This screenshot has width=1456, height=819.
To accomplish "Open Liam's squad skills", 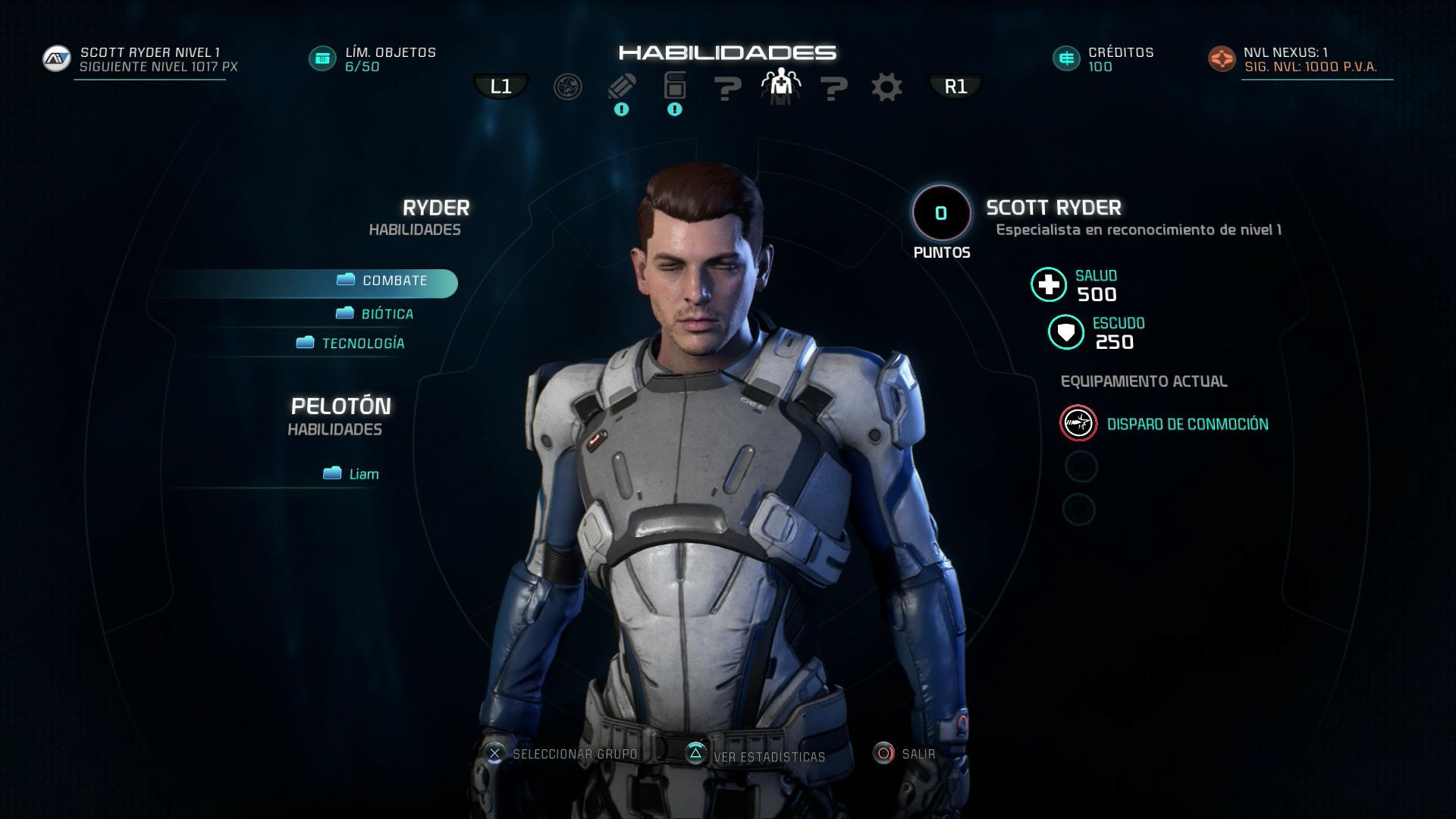I will pyautogui.click(x=362, y=475).
